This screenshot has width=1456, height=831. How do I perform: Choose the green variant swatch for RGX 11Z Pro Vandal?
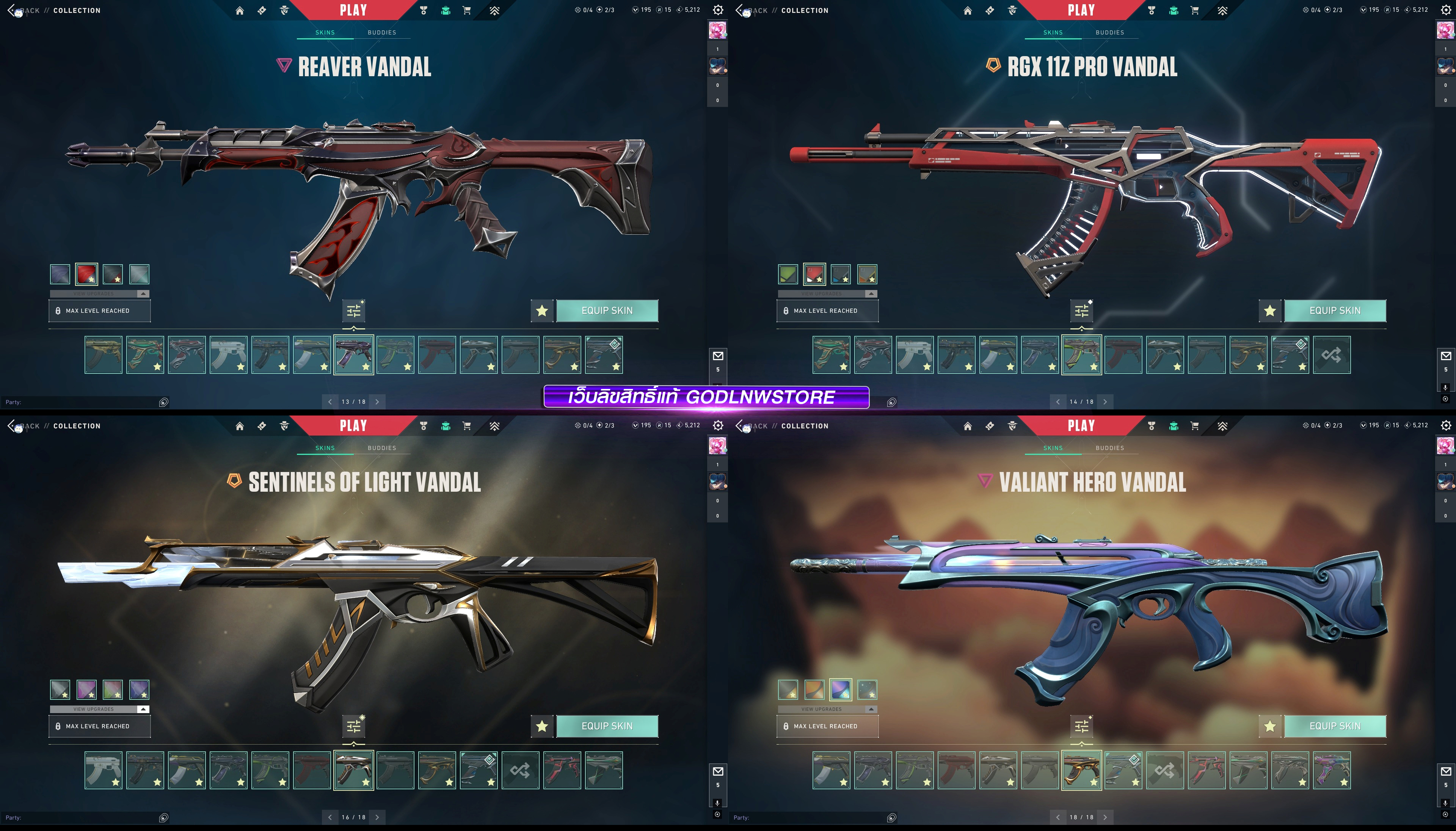tap(788, 274)
